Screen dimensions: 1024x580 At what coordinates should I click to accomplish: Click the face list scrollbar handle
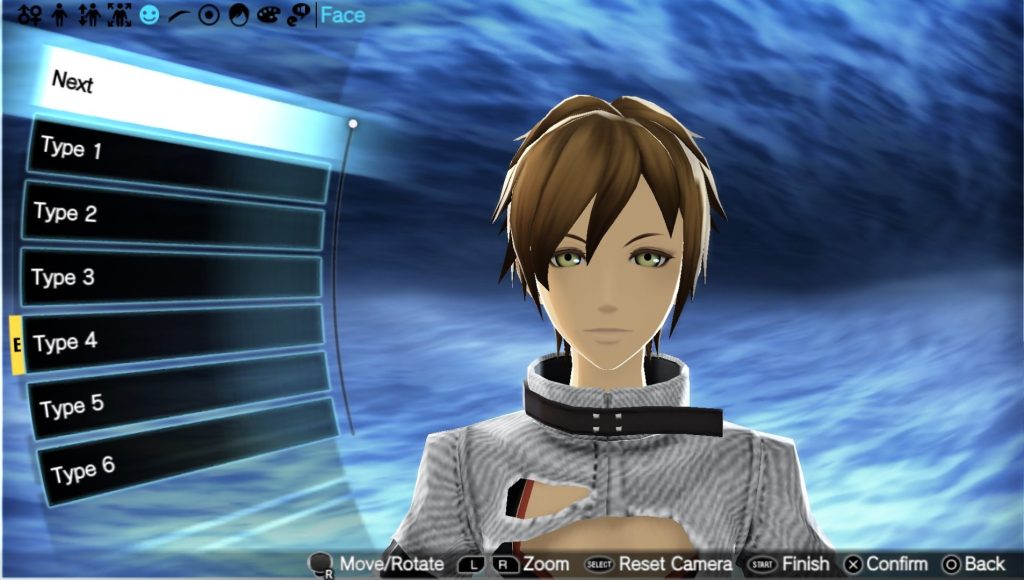[x=353, y=124]
